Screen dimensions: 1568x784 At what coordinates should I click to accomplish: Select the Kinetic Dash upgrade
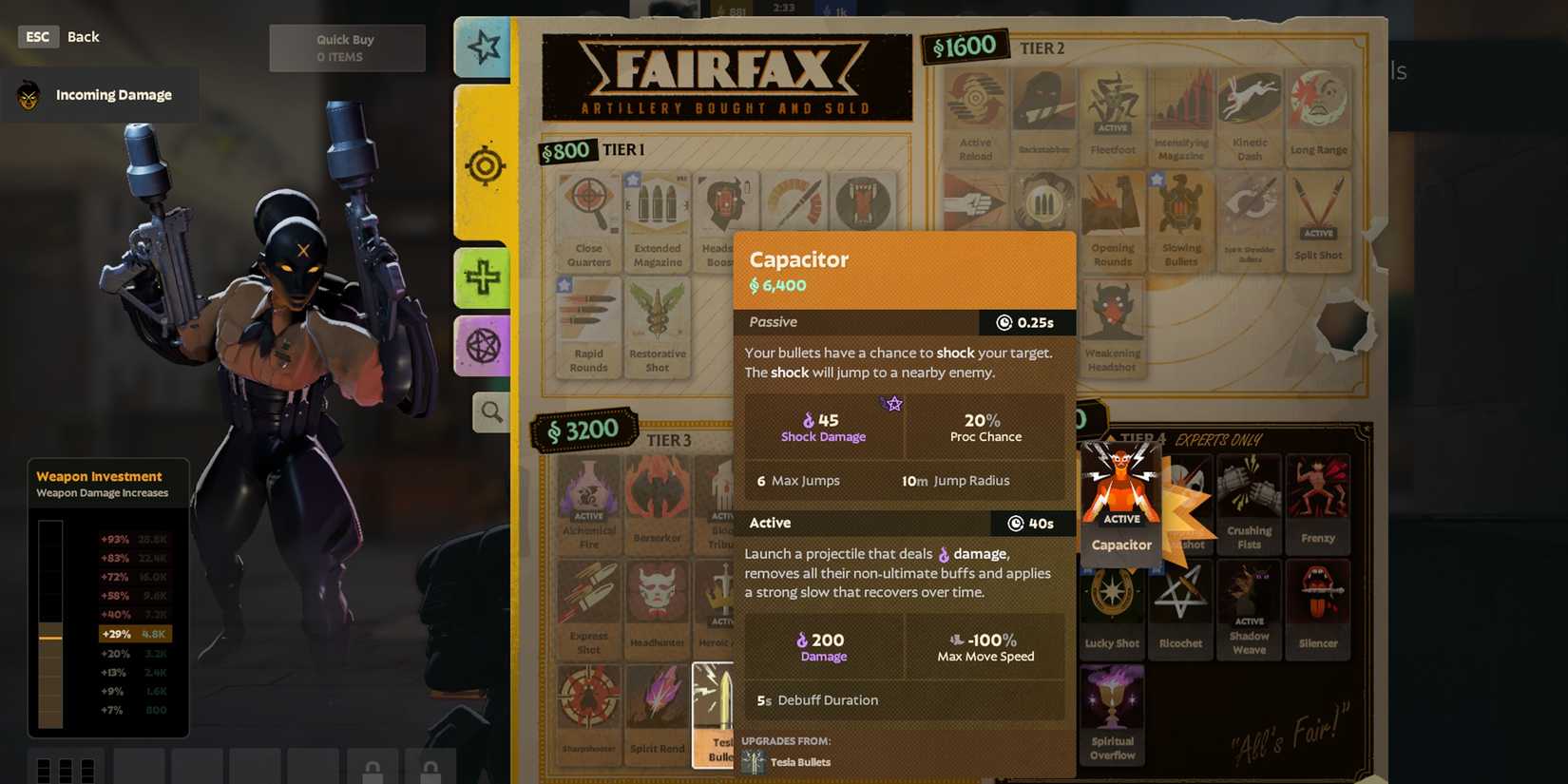point(1250,112)
